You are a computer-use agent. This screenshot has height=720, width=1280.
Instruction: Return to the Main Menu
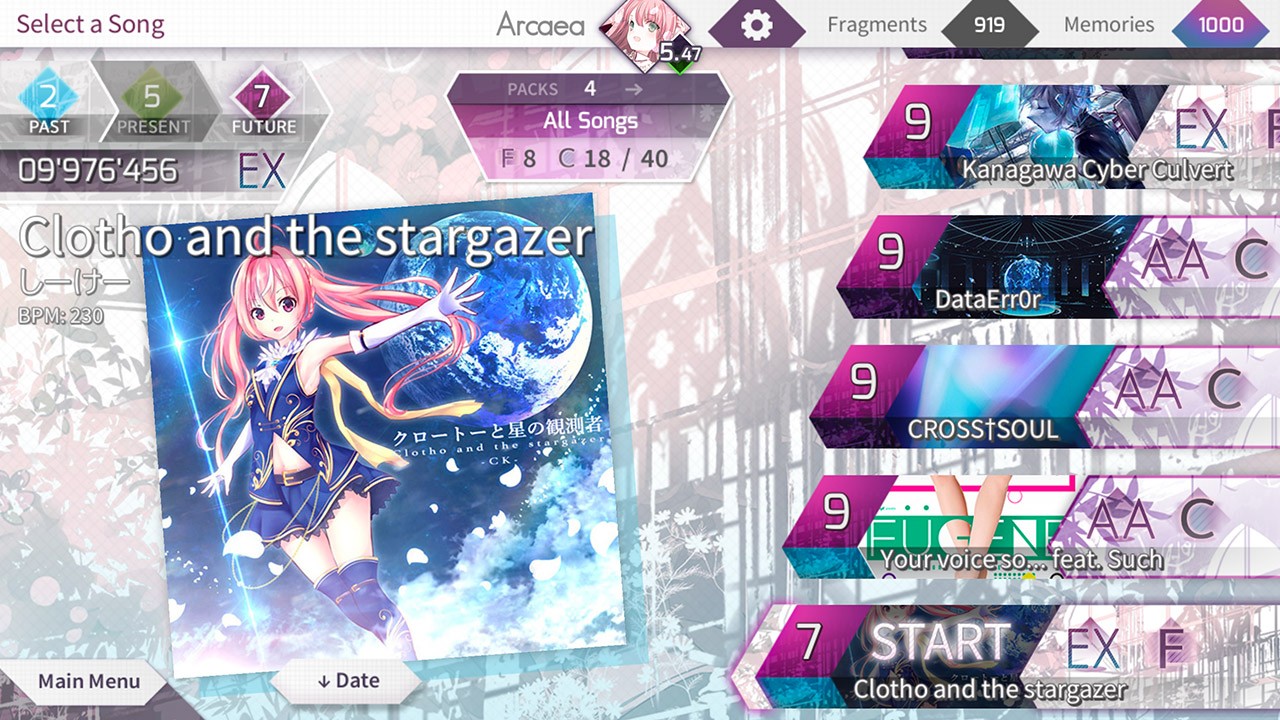[88, 683]
